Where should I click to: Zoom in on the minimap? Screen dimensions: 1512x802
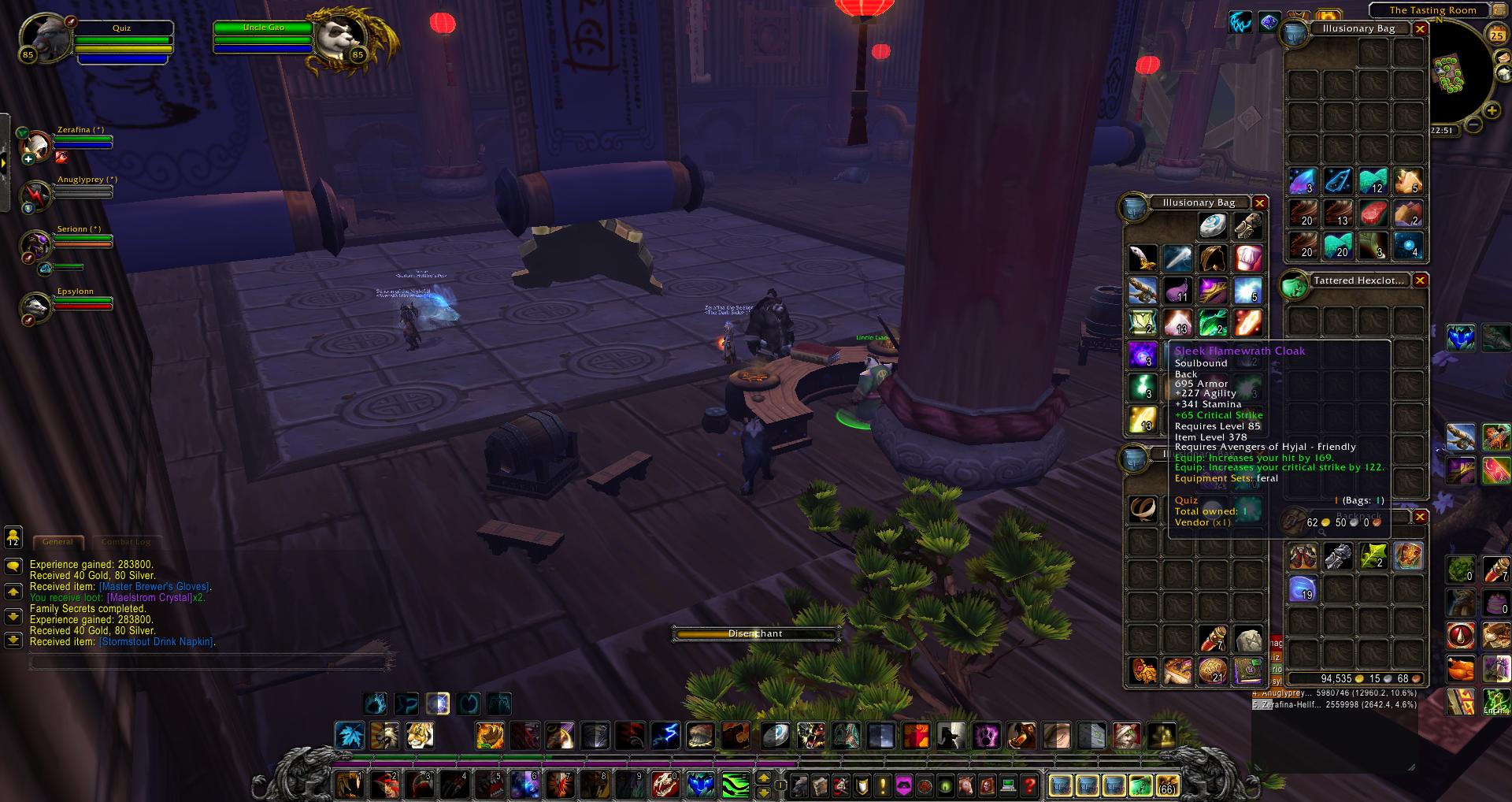click(1492, 111)
